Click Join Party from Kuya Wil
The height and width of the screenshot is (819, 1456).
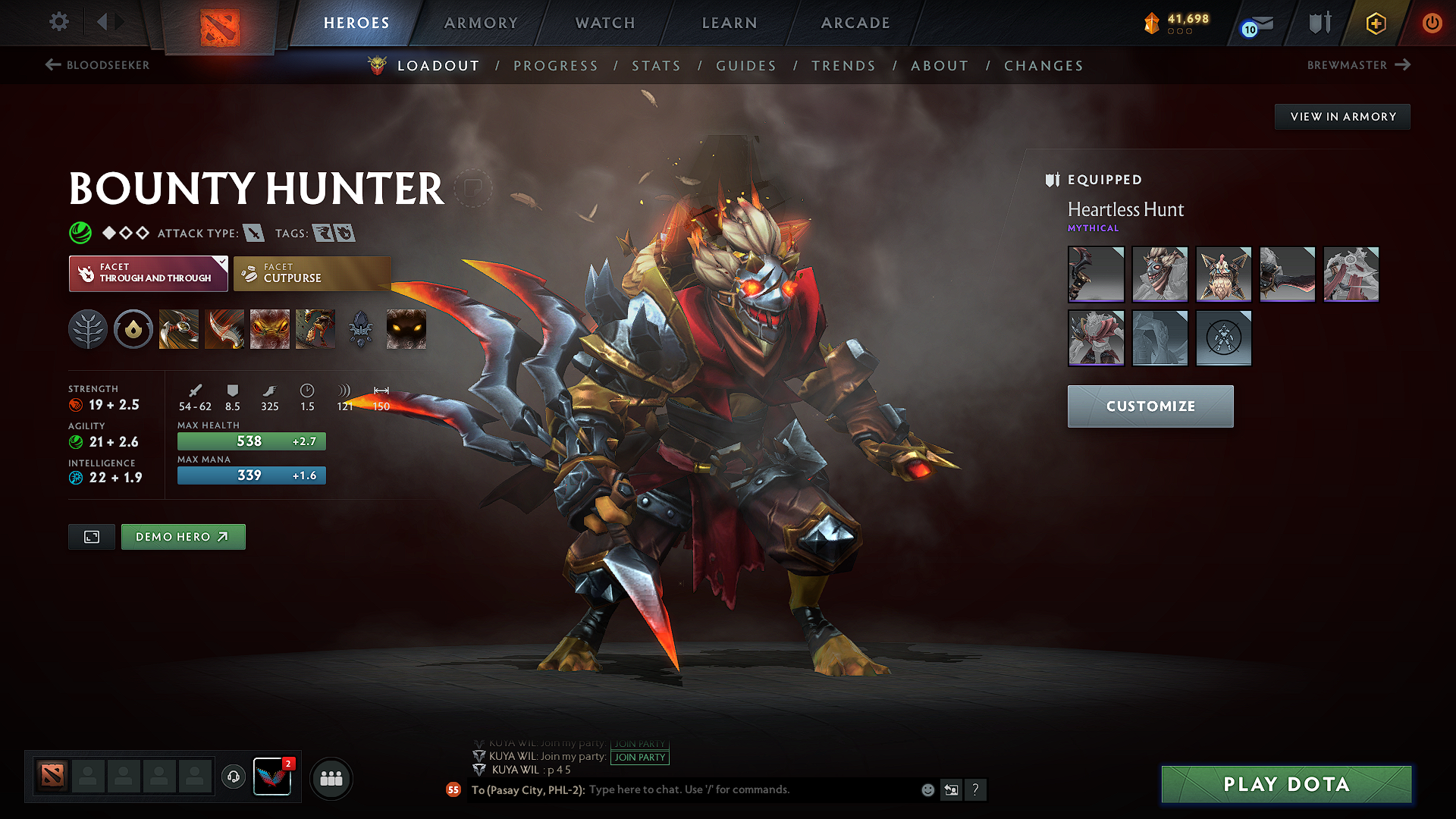click(x=640, y=757)
